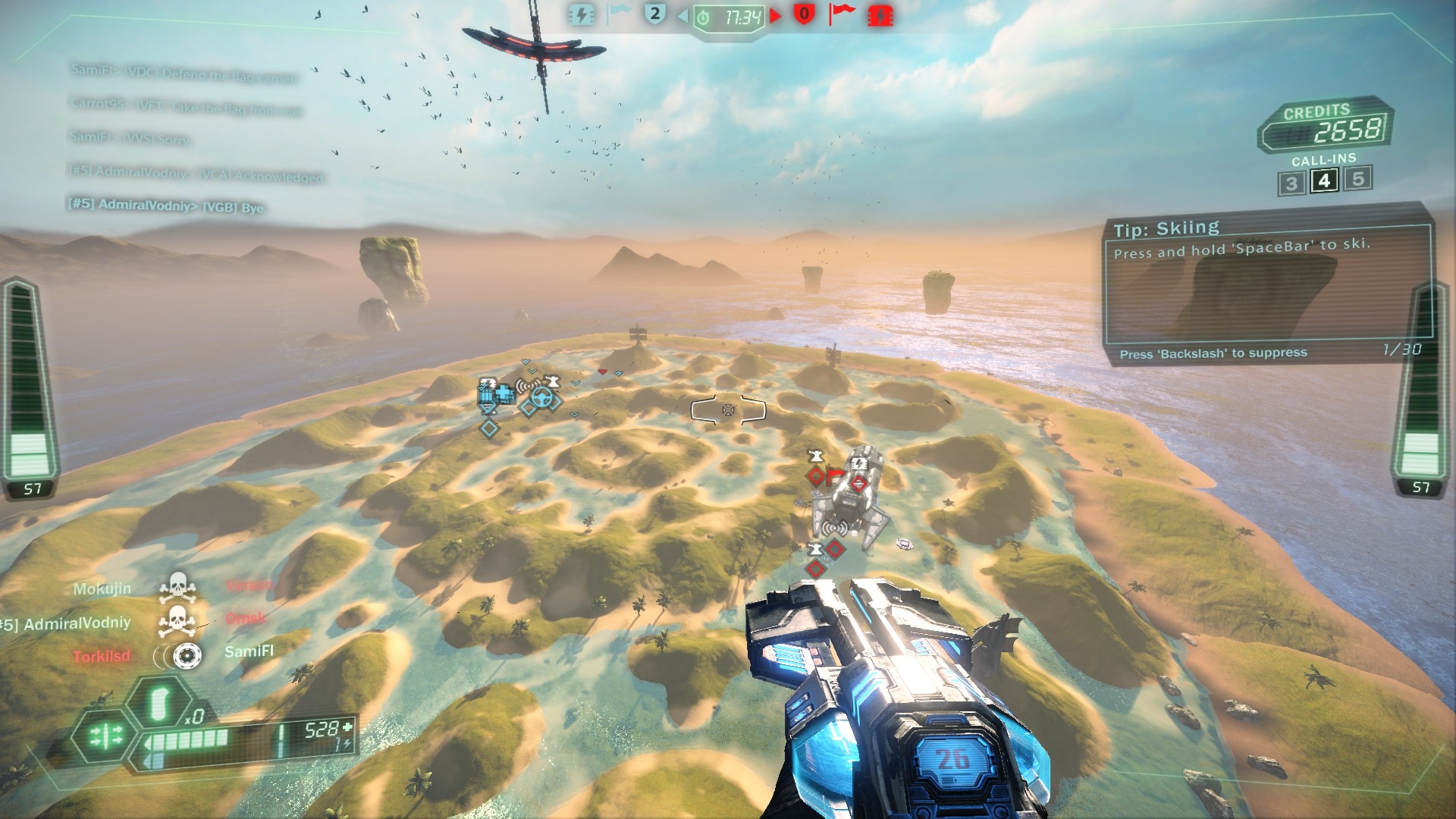Image resolution: width=1456 pixels, height=819 pixels.
Task: Select the grenade belt item hexagon
Action: (x=157, y=704)
